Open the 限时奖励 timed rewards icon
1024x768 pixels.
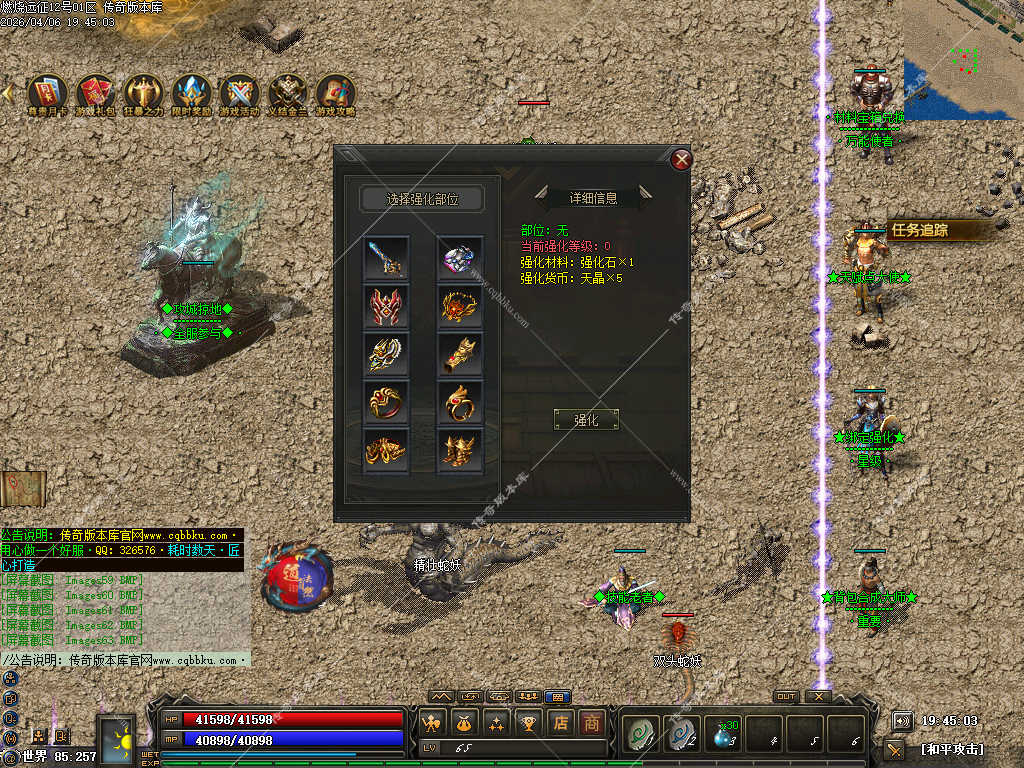191,93
